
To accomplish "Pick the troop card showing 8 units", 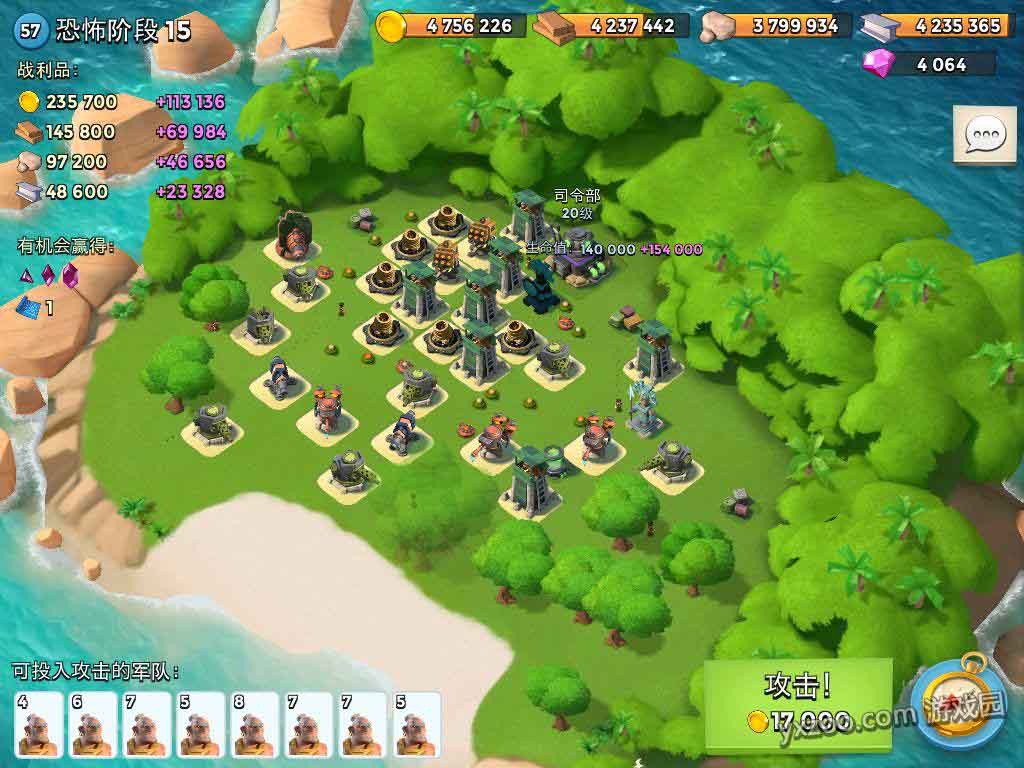I will [255, 723].
